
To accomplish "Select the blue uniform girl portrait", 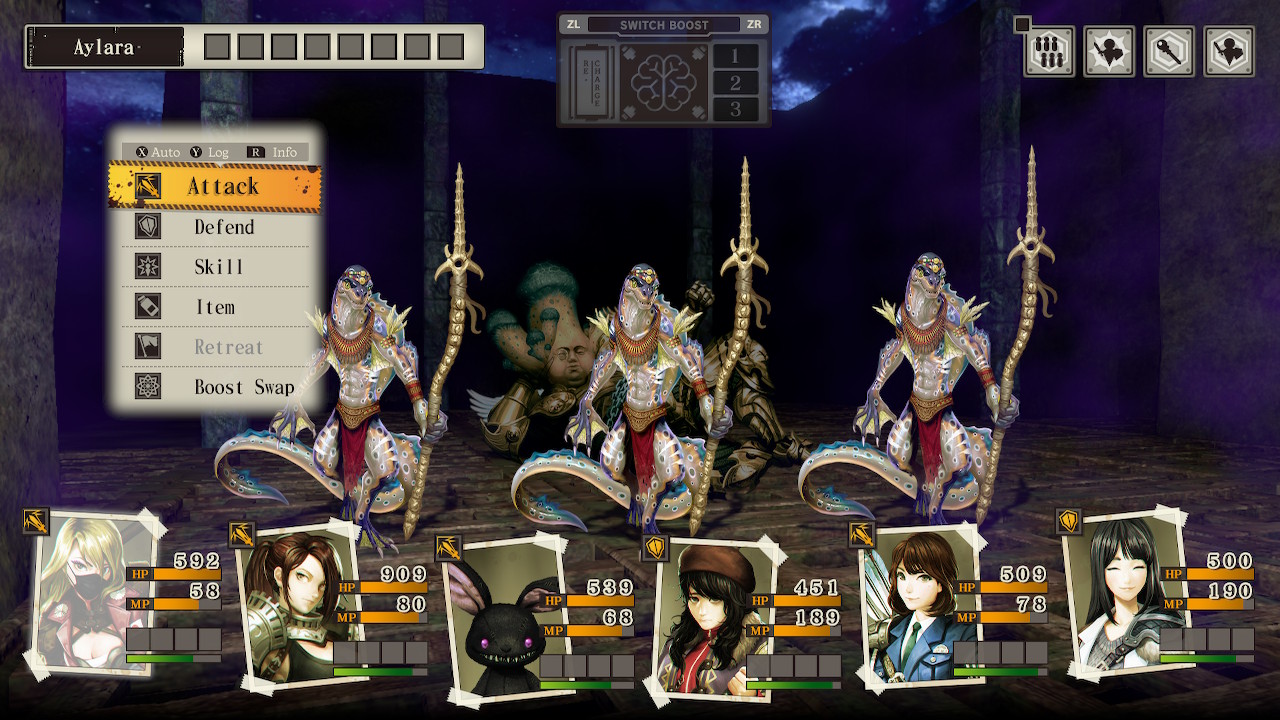I will click(x=908, y=606).
